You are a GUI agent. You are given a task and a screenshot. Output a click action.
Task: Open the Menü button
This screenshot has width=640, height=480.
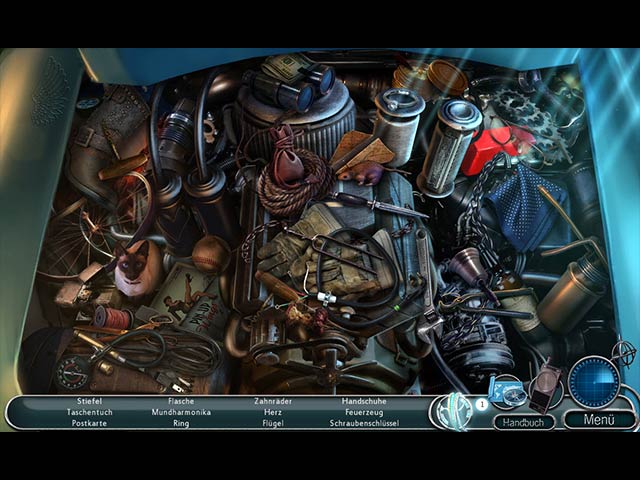click(x=599, y=420)
